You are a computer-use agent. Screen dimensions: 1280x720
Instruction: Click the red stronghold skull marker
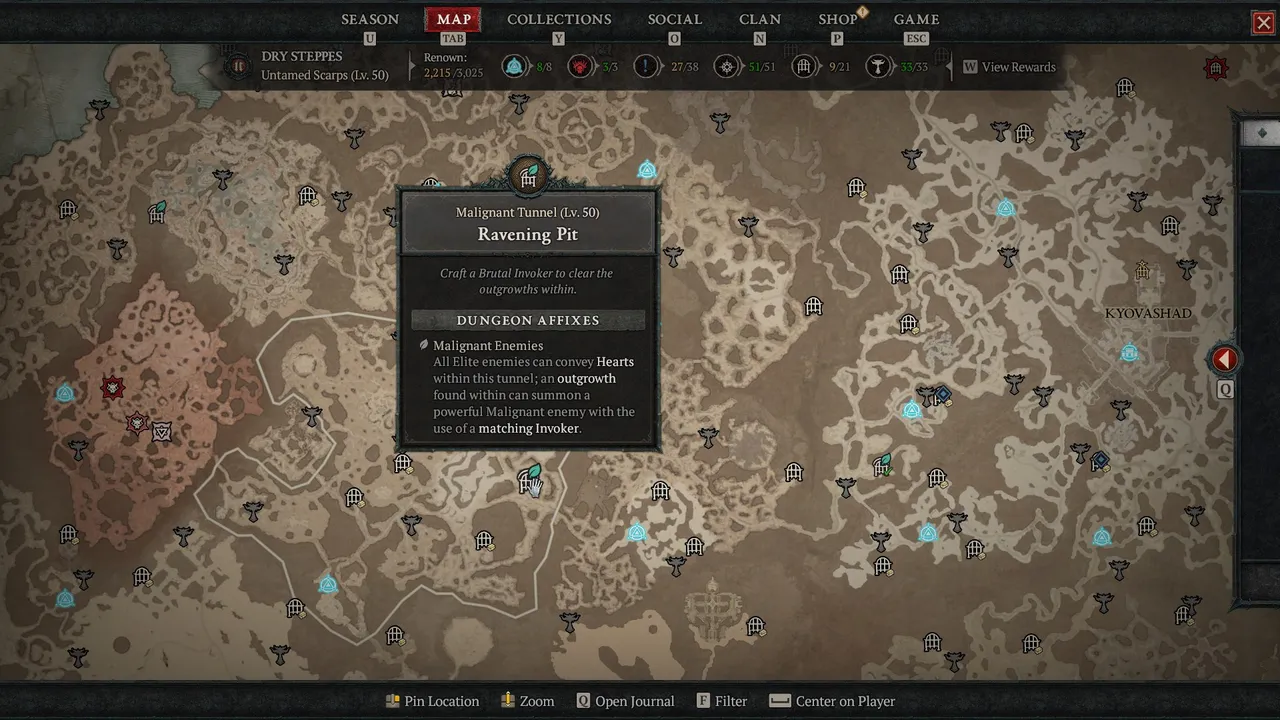(x=112, y=388)
